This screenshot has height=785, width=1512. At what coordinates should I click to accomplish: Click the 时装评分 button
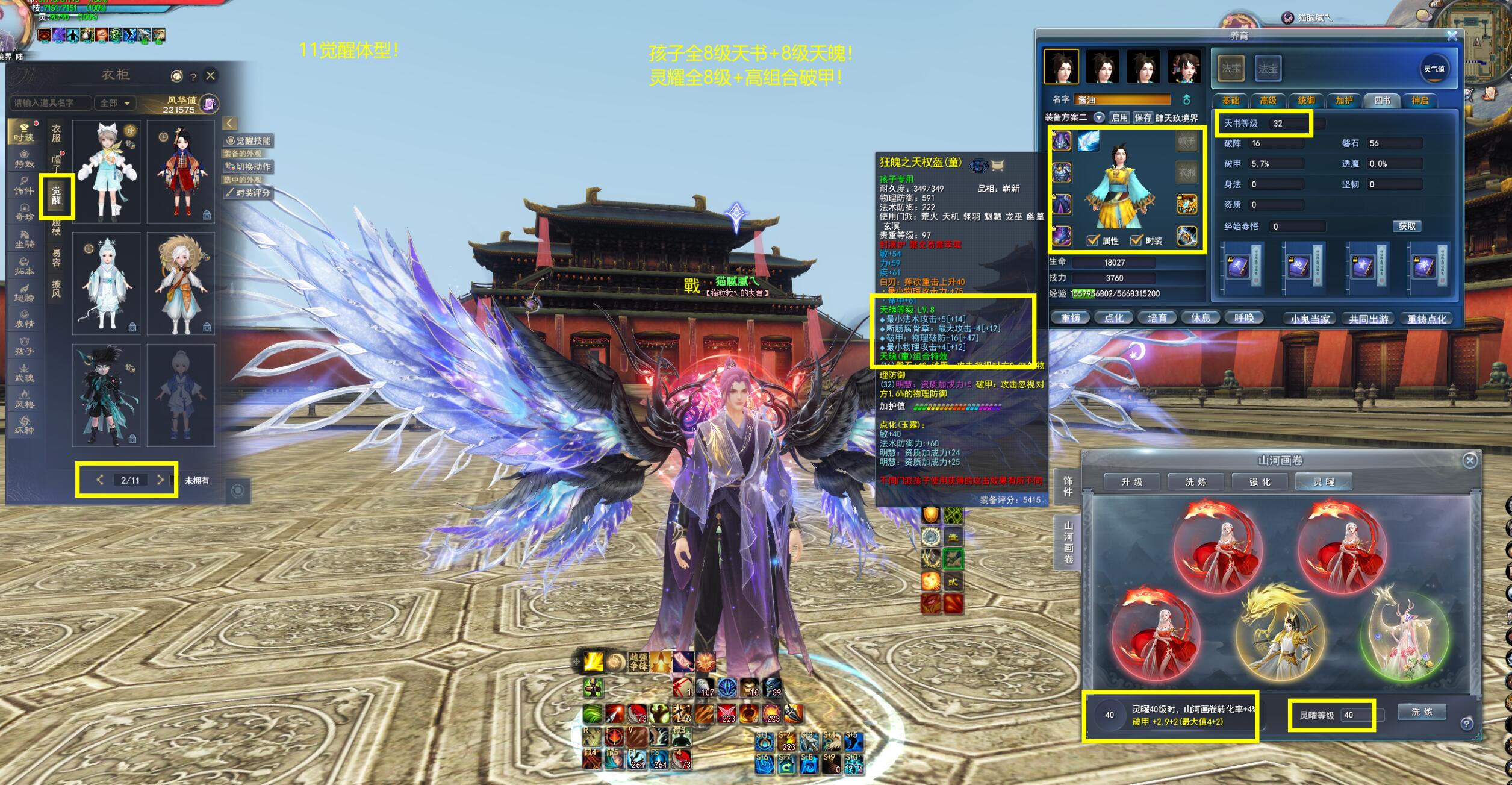[x=249, y=193]
